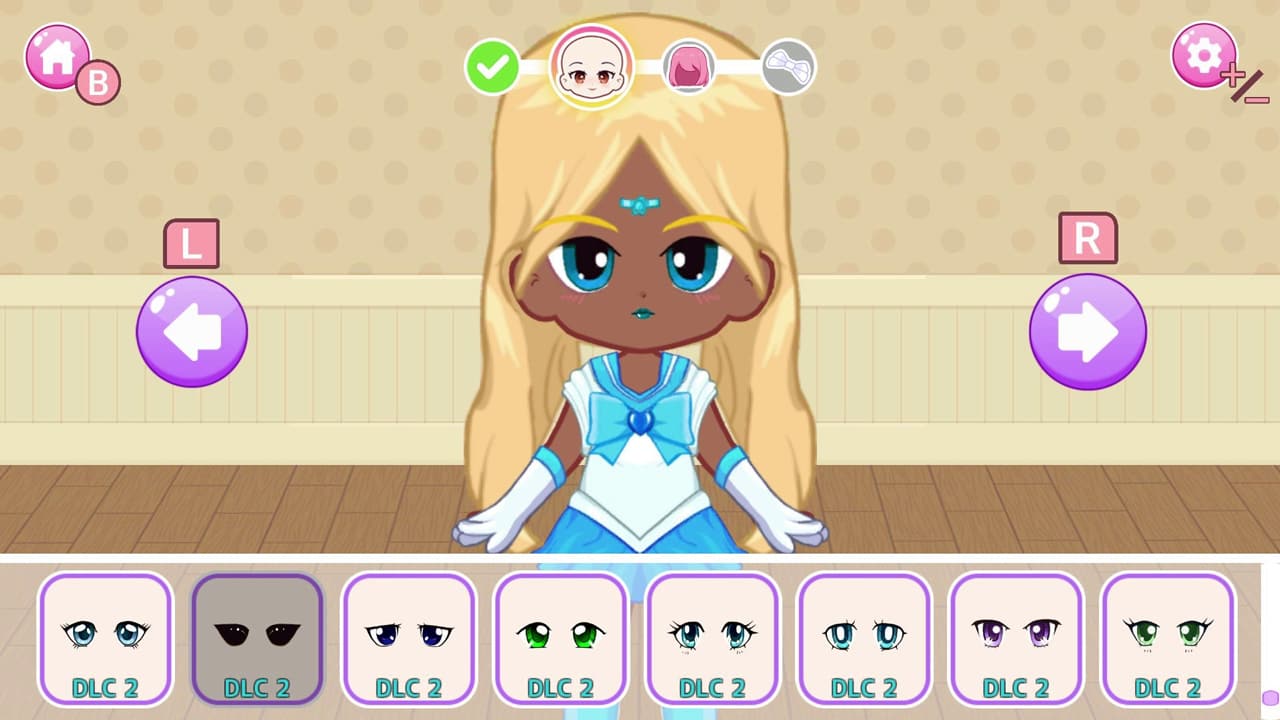
Task: Click the green checkmark step icon
Action: pos(491,68)
